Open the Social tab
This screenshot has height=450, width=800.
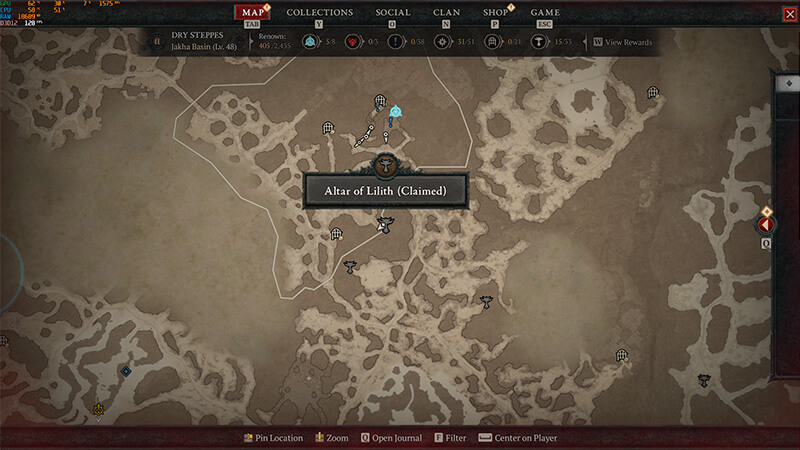click(x=393, y=13)
